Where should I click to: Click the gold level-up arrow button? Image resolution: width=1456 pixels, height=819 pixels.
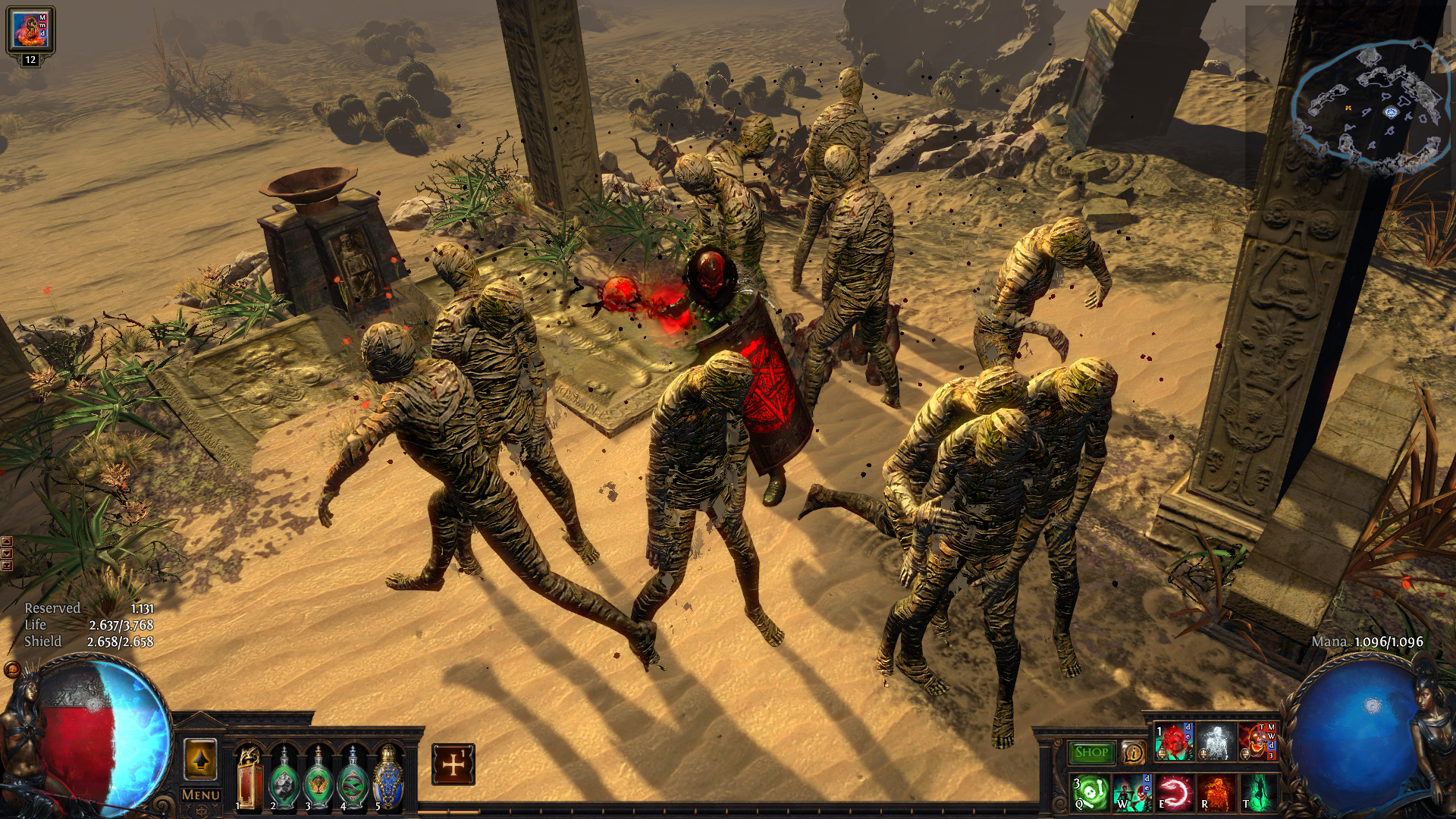pos(200,759)
